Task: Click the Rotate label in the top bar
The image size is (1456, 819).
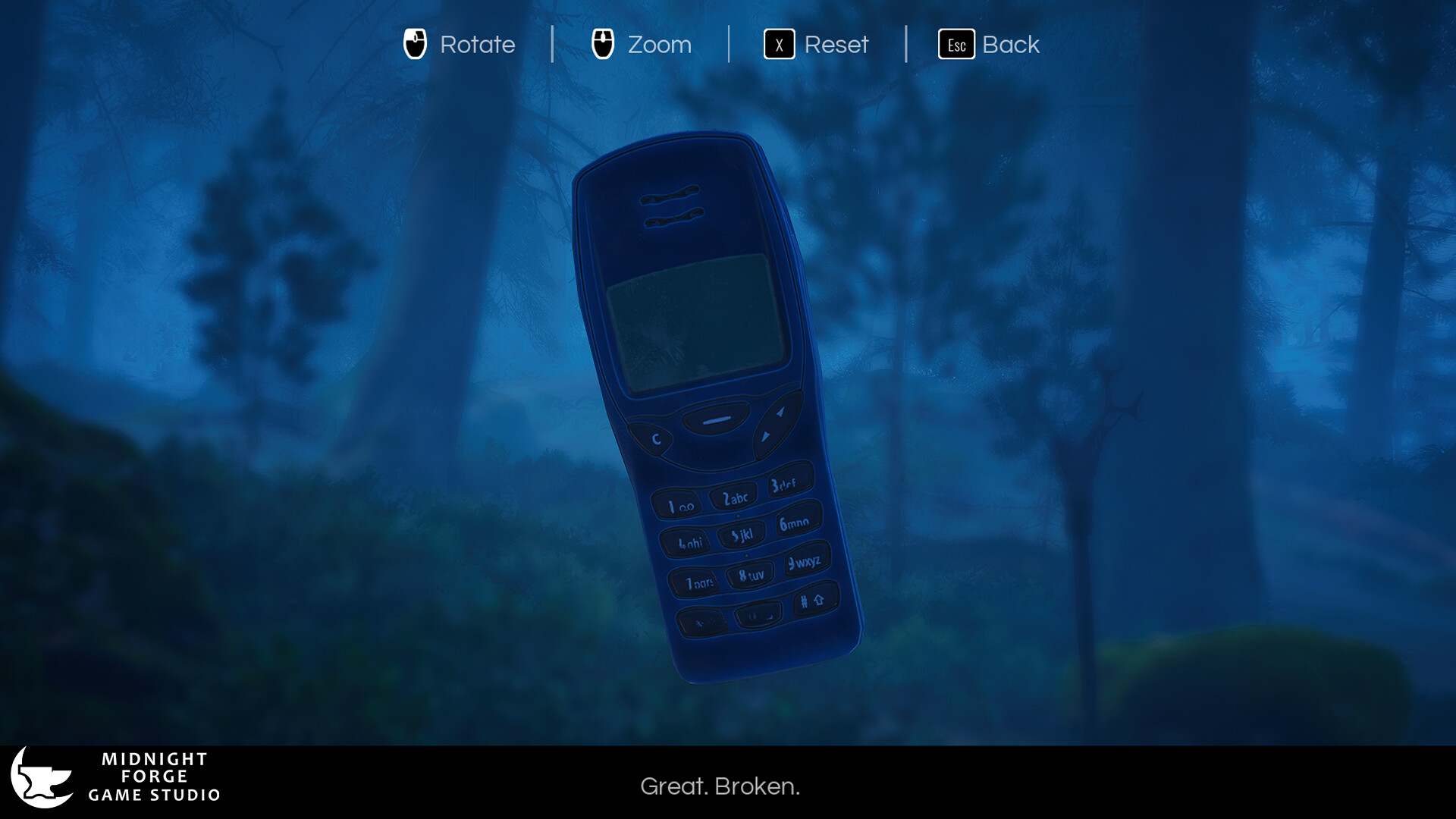Action: (477, 45)
